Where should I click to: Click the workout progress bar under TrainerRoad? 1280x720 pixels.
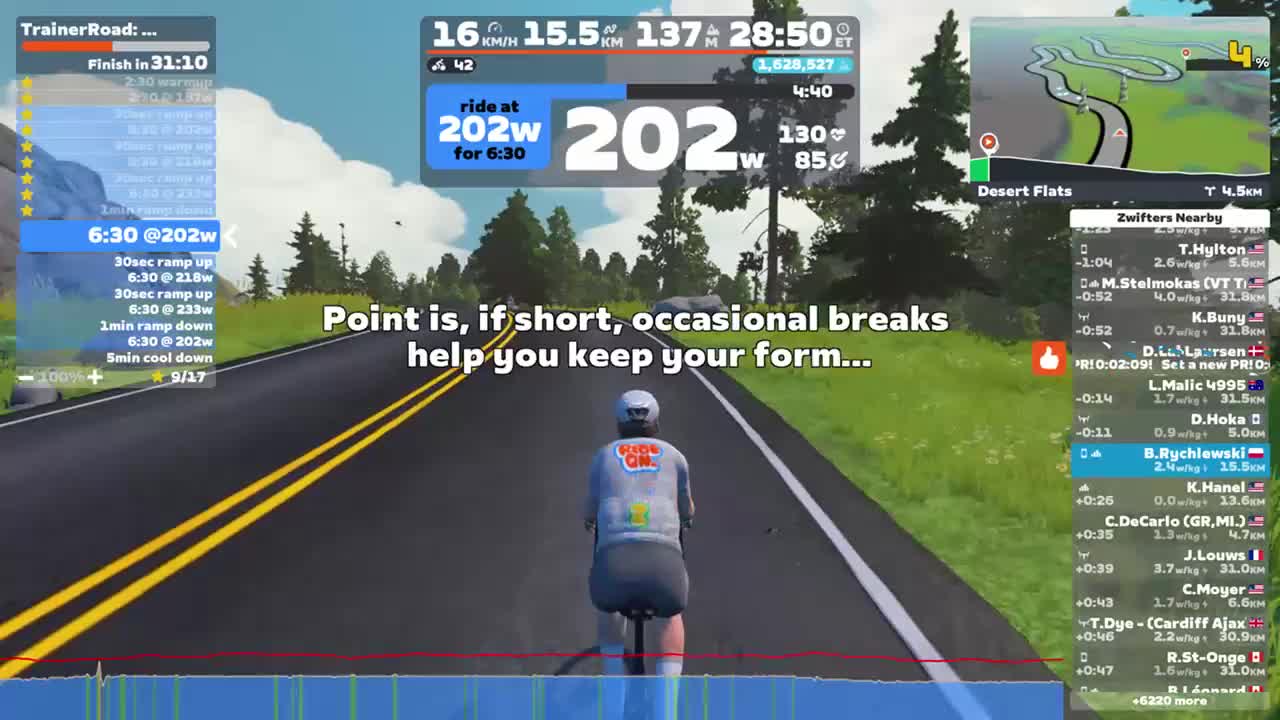(115, 43)
